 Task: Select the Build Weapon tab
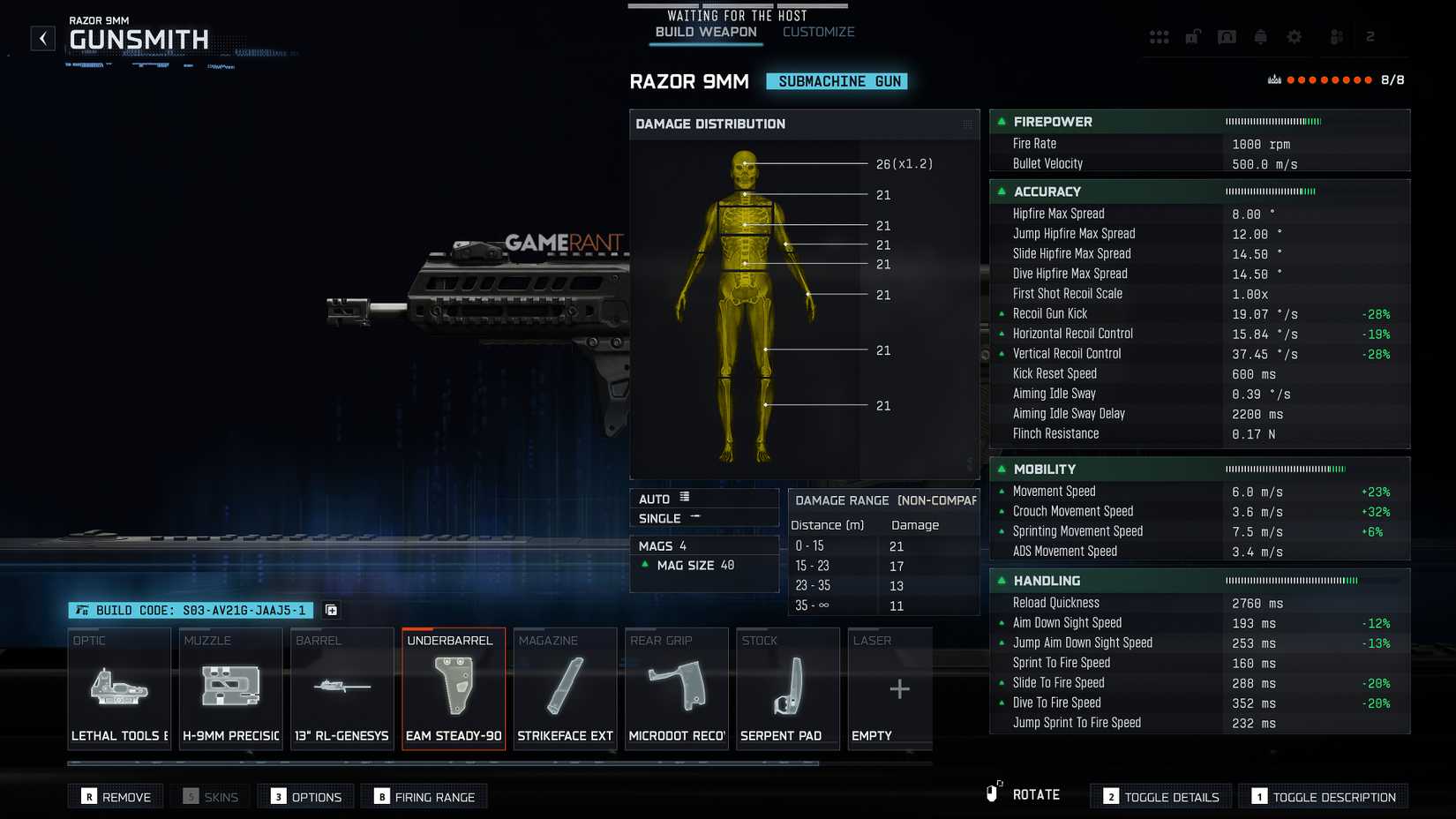click(705, 31)
